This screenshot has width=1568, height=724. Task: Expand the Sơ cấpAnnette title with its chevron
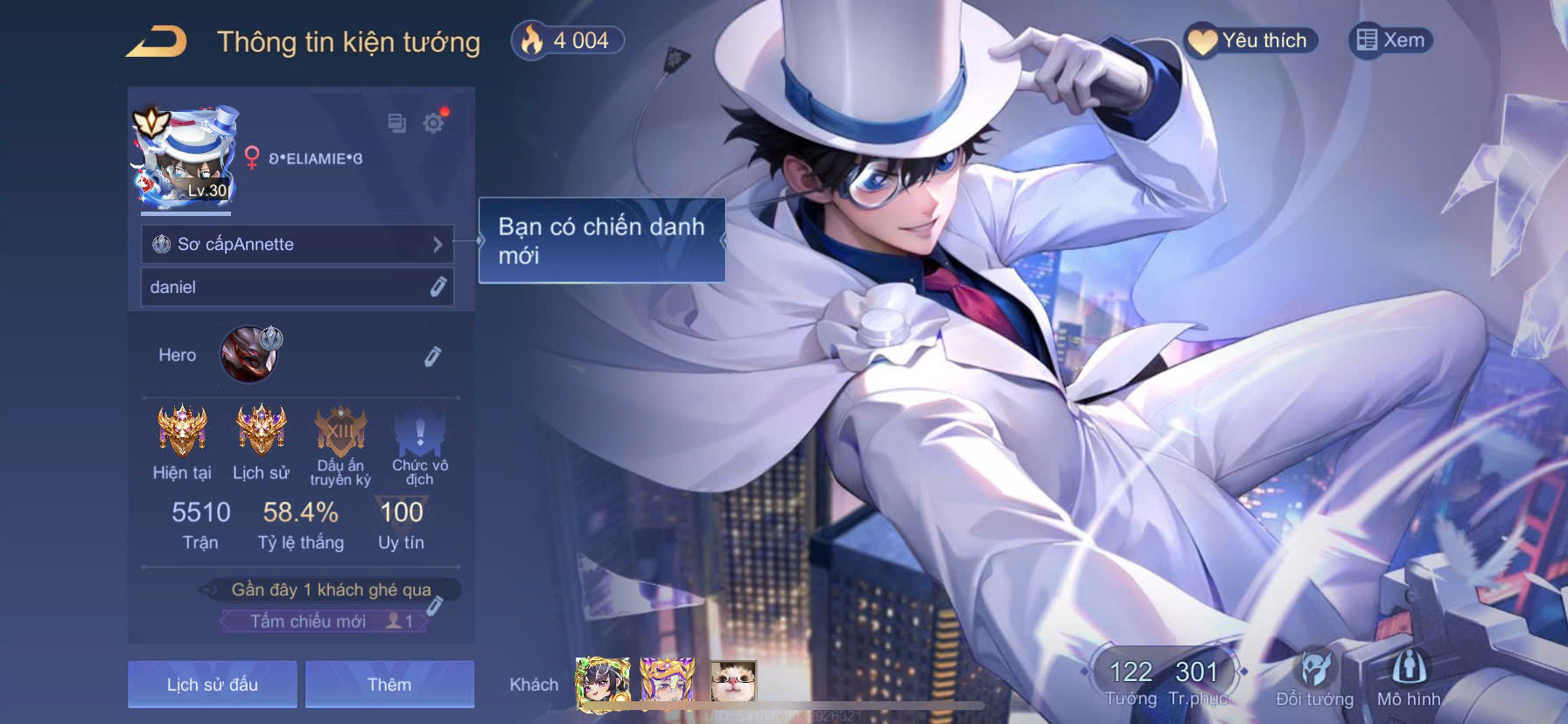(438, 245)
